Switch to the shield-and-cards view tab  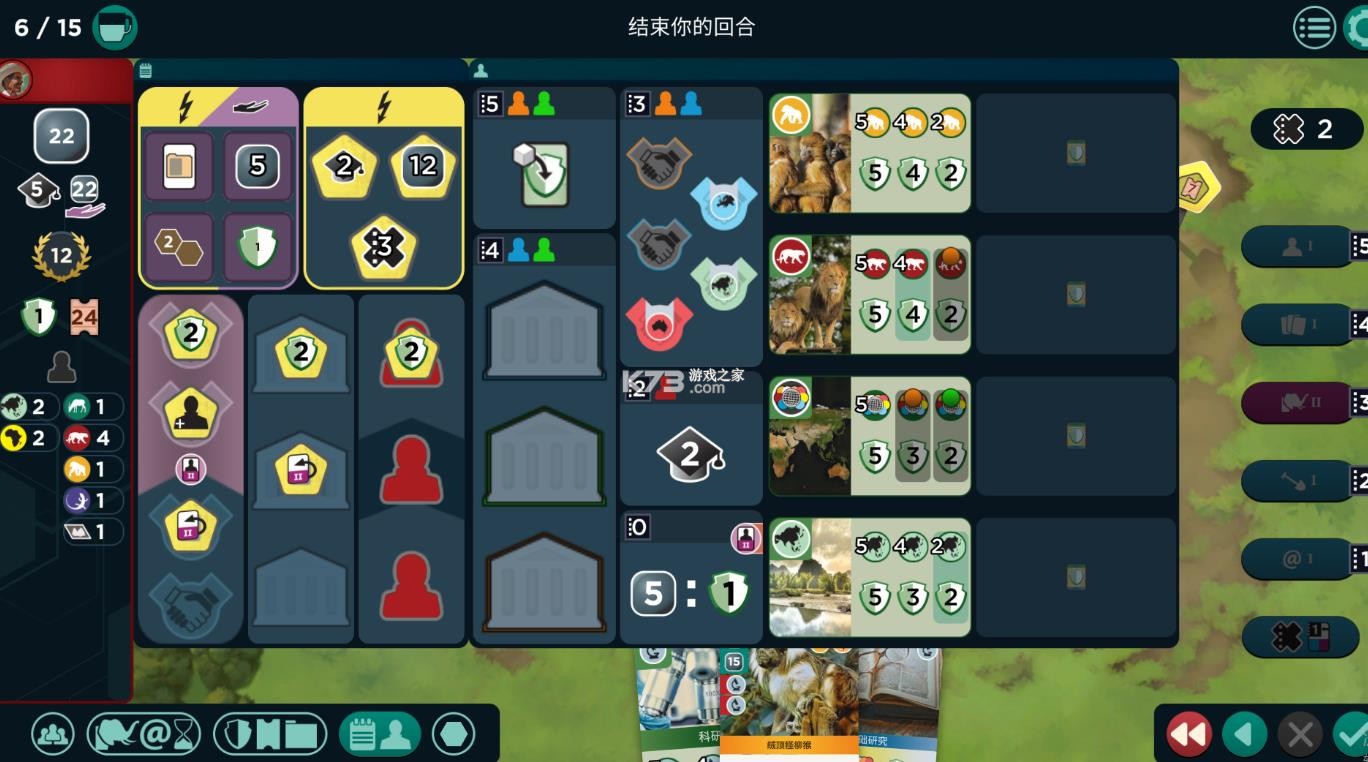(x=267, y=733)
